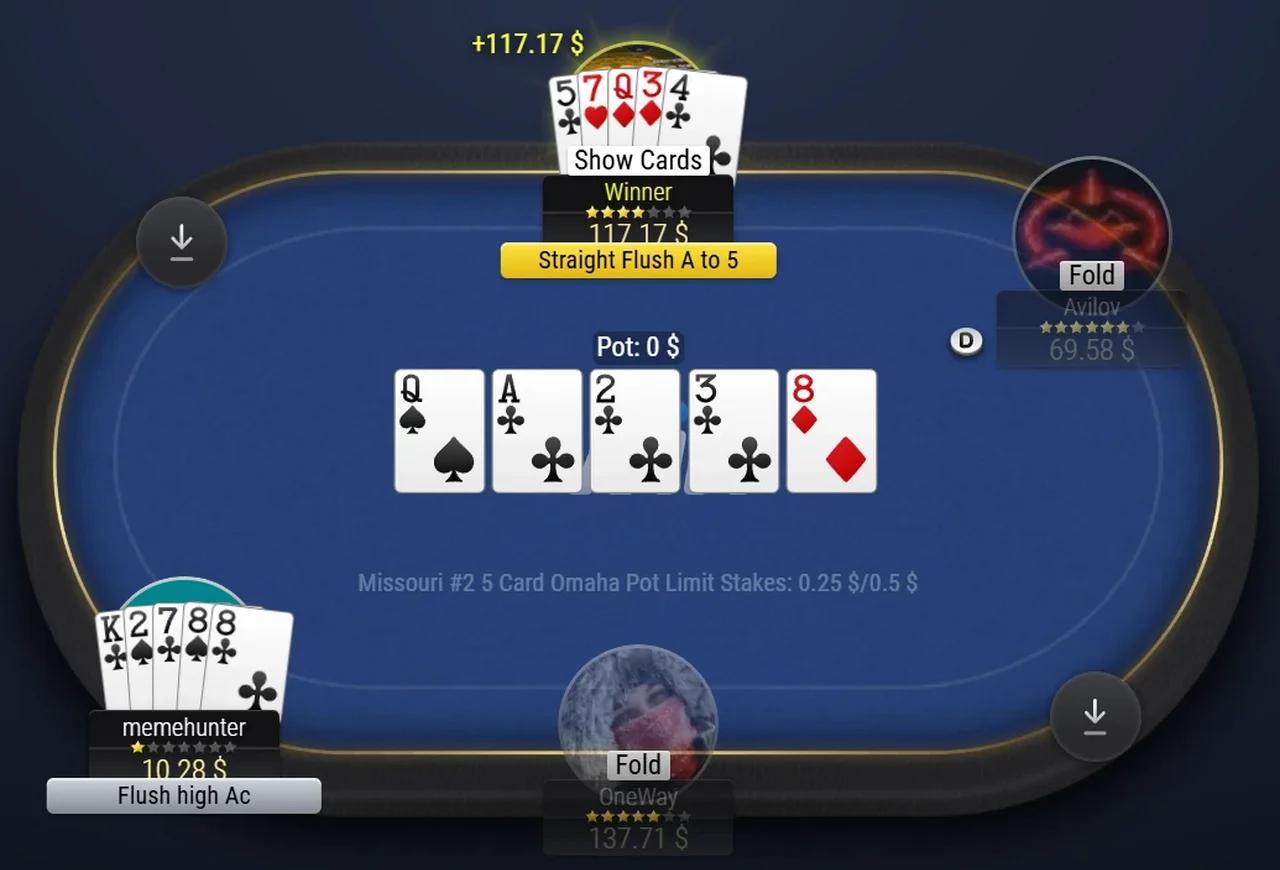Viewport: 1280px width, 870px height.
Task: Click the winning player's avatar at the top
Action: point(637,48)
